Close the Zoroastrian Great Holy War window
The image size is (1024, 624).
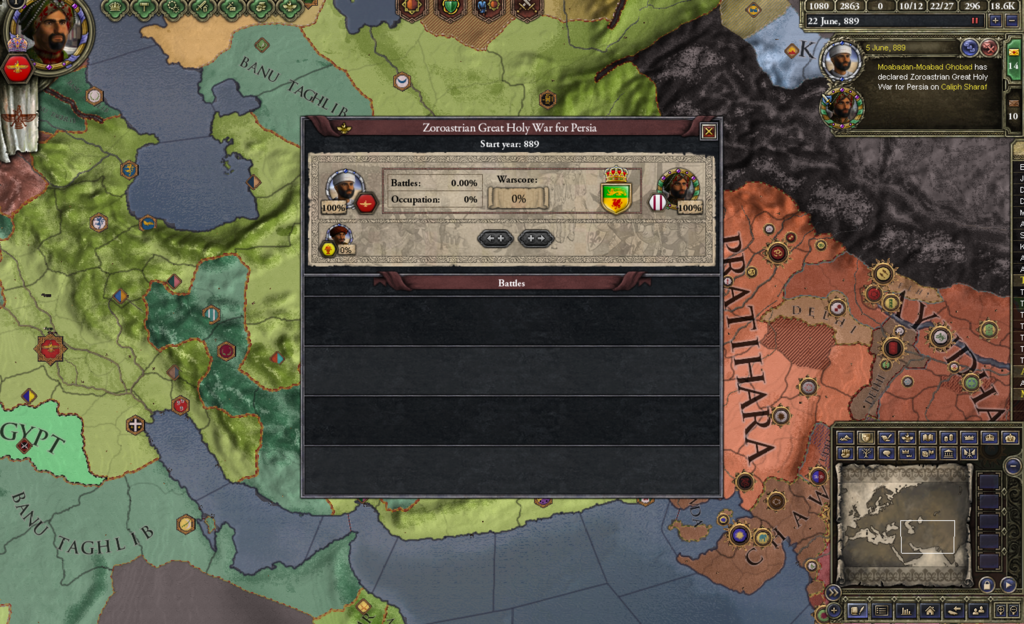pyautogui.click(x=708, y=131)
